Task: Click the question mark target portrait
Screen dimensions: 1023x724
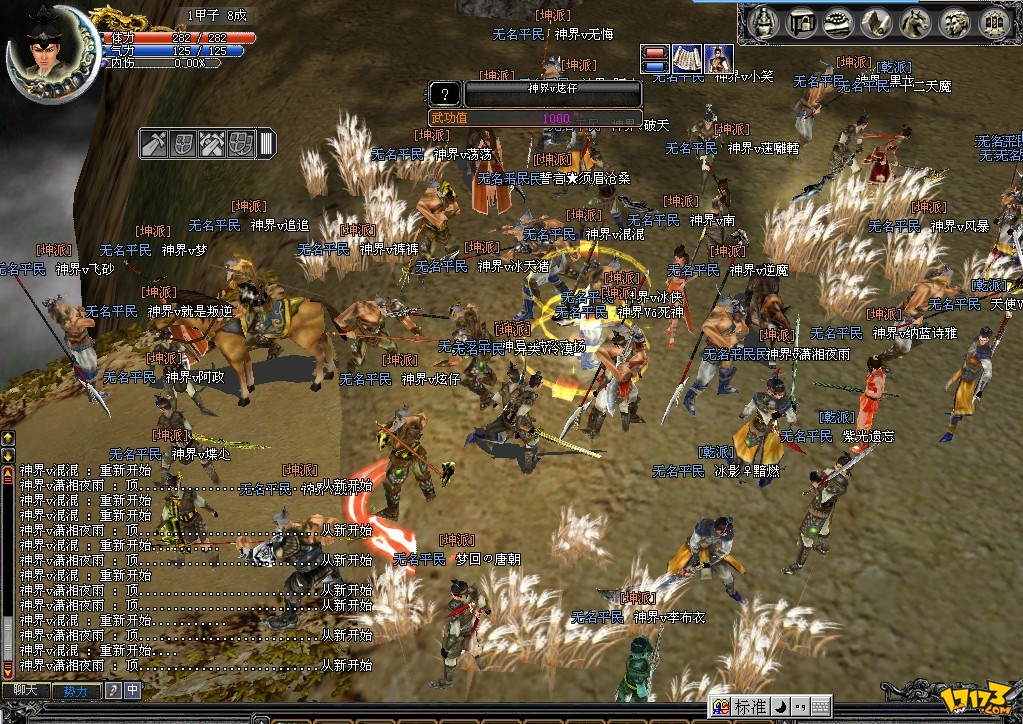Action: coord(446,94)
